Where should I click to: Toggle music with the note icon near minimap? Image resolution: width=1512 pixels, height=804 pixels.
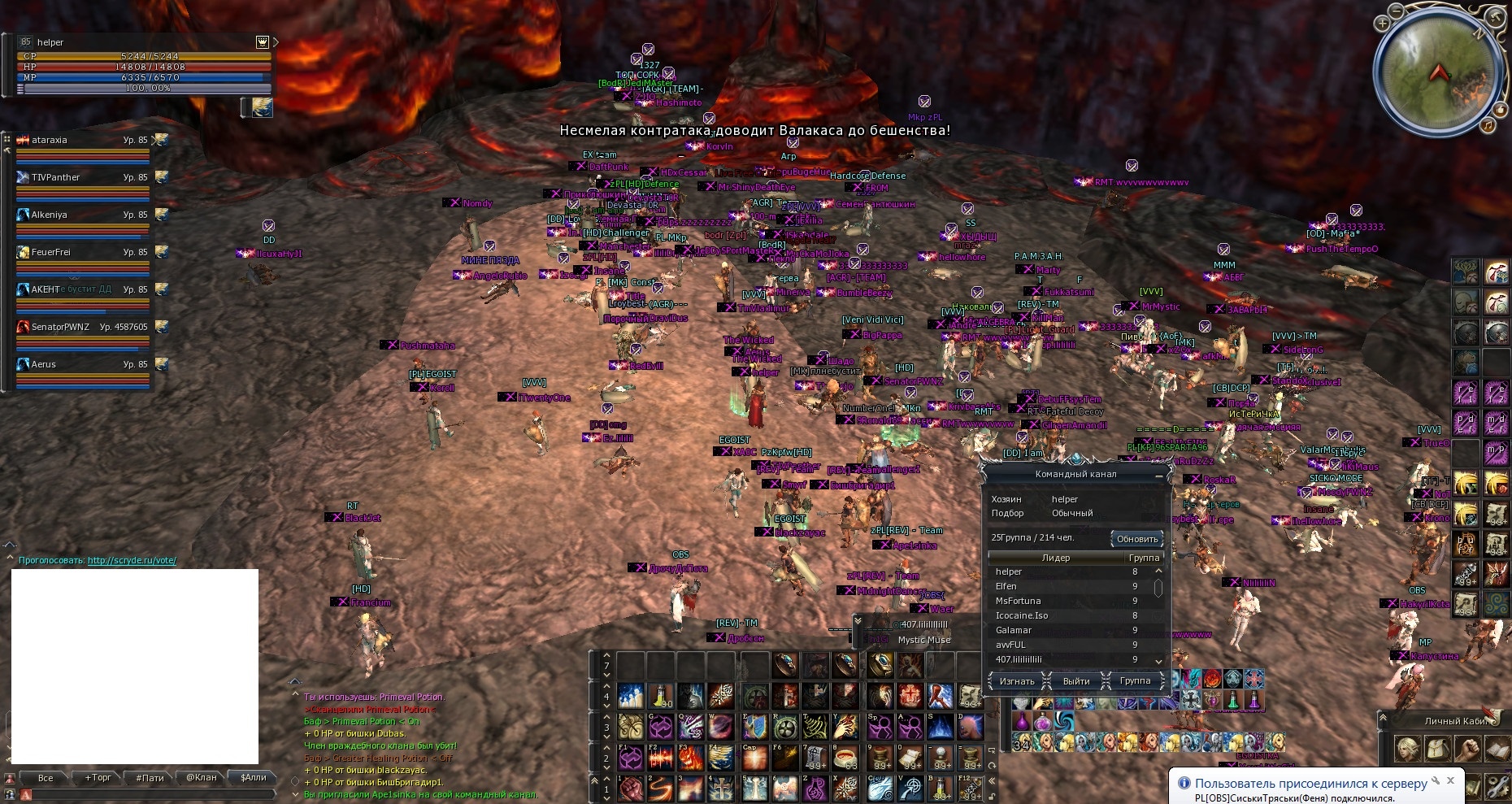tap(1487, 126)
